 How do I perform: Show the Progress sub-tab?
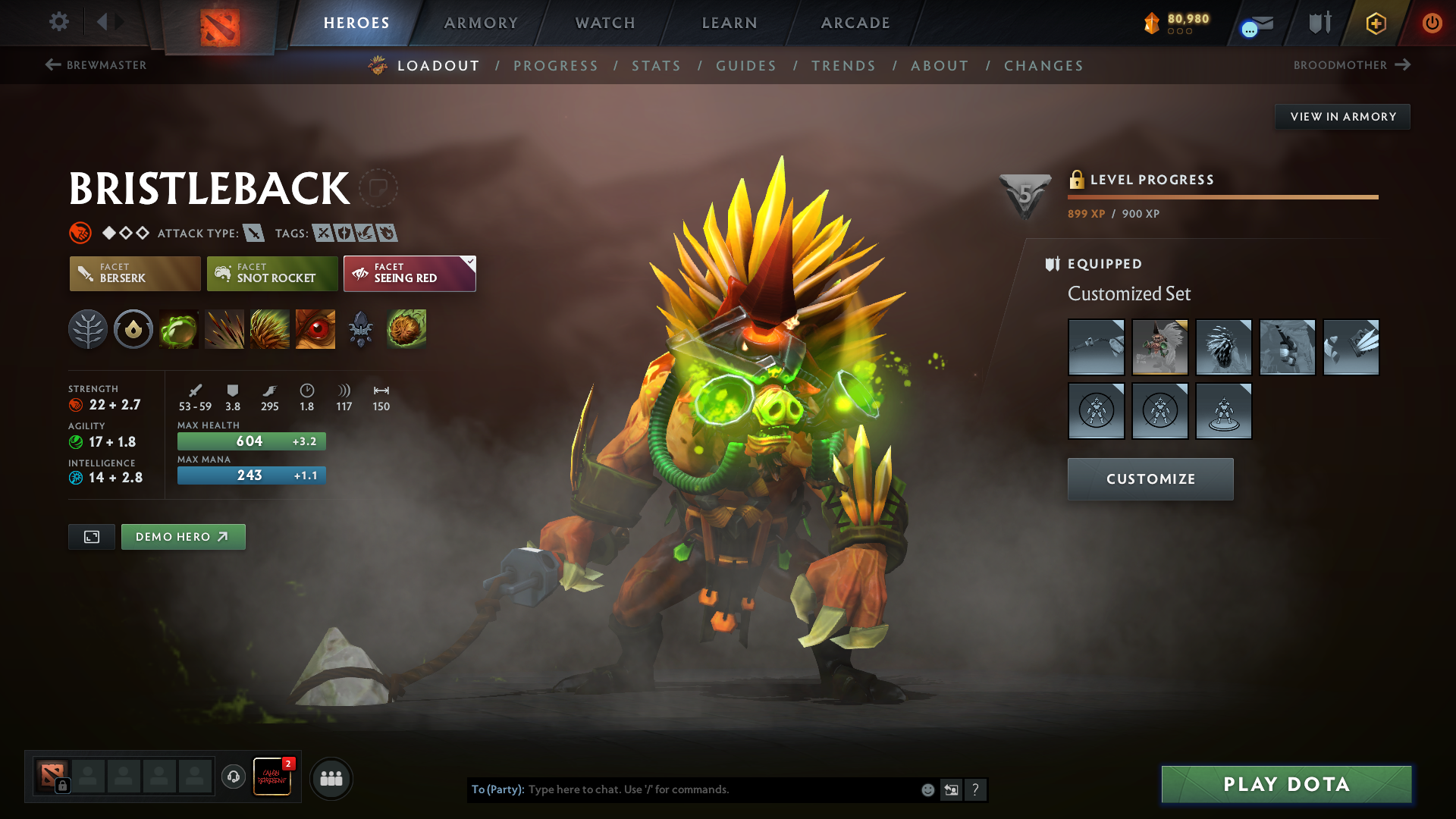pyautogui.click(x=556, y=66)
